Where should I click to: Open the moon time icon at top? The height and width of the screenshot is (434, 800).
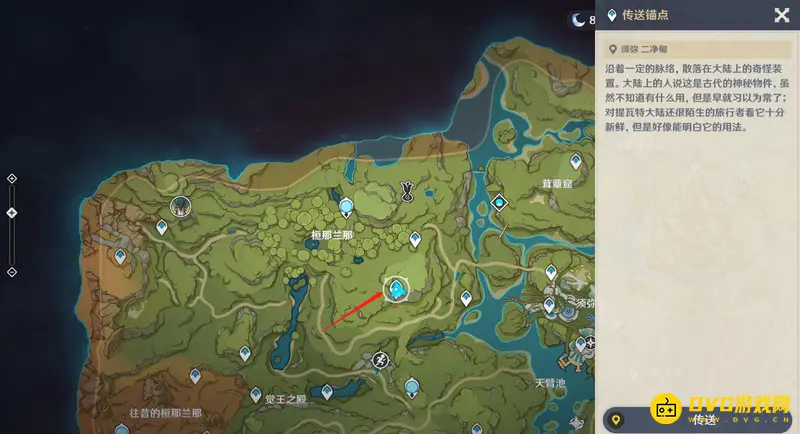click(579, 18)
